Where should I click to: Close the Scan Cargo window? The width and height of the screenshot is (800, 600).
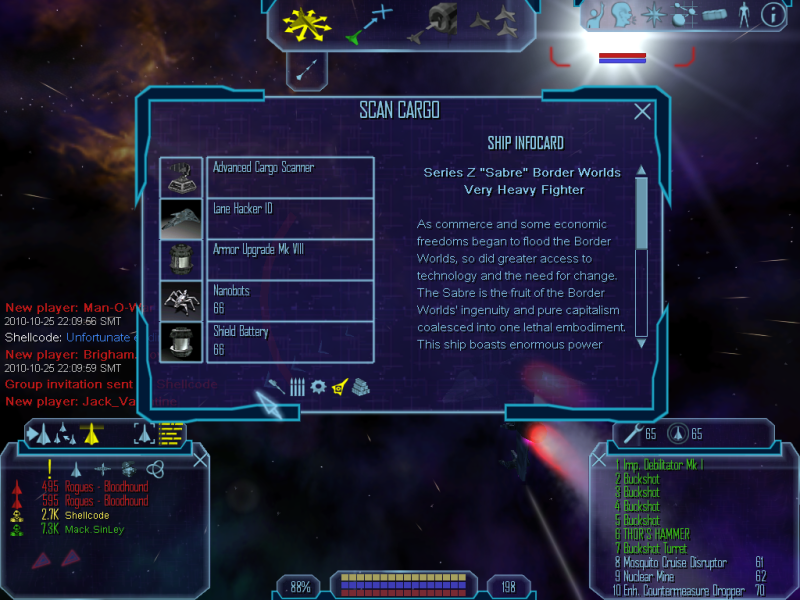point(643,113)
